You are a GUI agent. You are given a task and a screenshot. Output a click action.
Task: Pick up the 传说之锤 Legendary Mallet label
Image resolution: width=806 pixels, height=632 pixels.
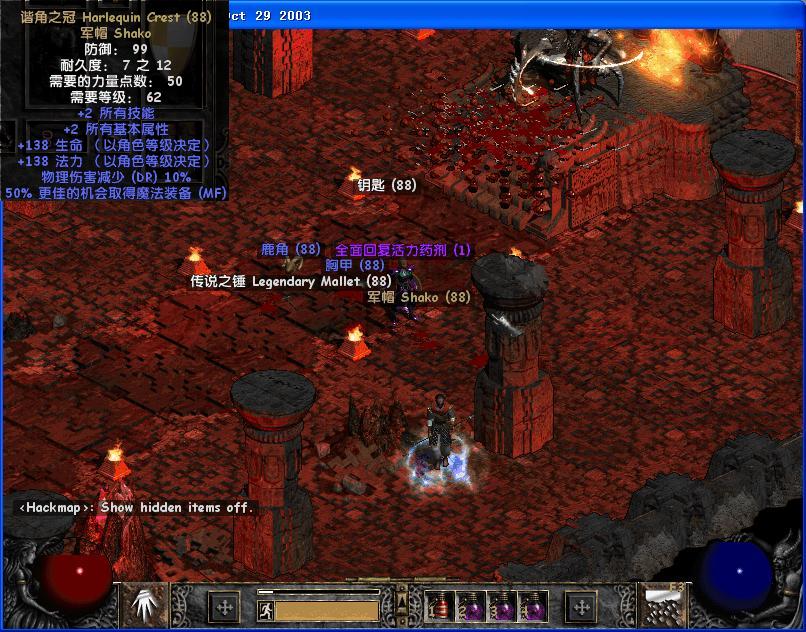(x=291, y=281)
